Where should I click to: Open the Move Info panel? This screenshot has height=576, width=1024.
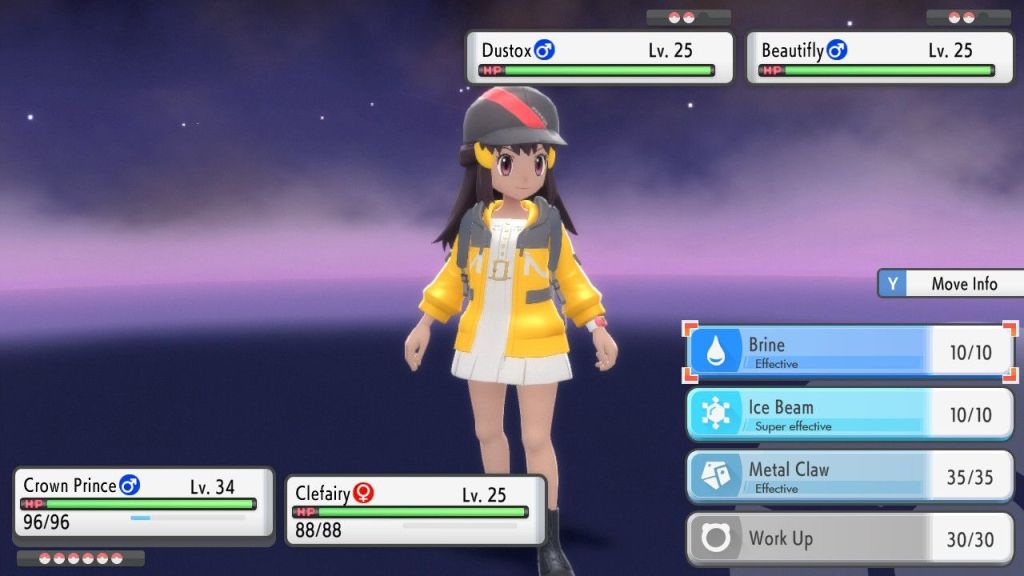point(950,284)
